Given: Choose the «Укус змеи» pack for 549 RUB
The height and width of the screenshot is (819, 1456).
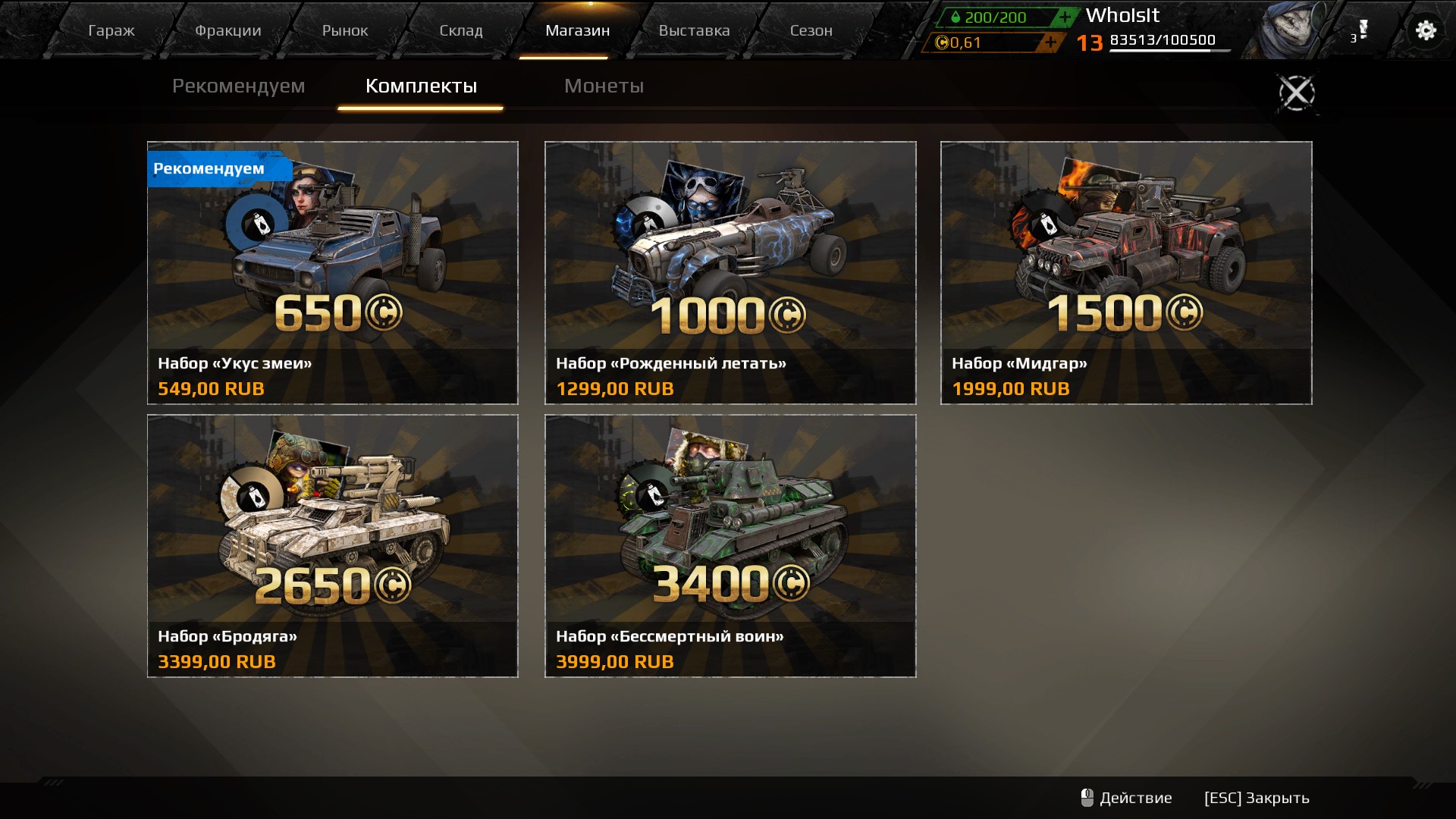Looking at the screenshot, I should click(x=332, y=272).
